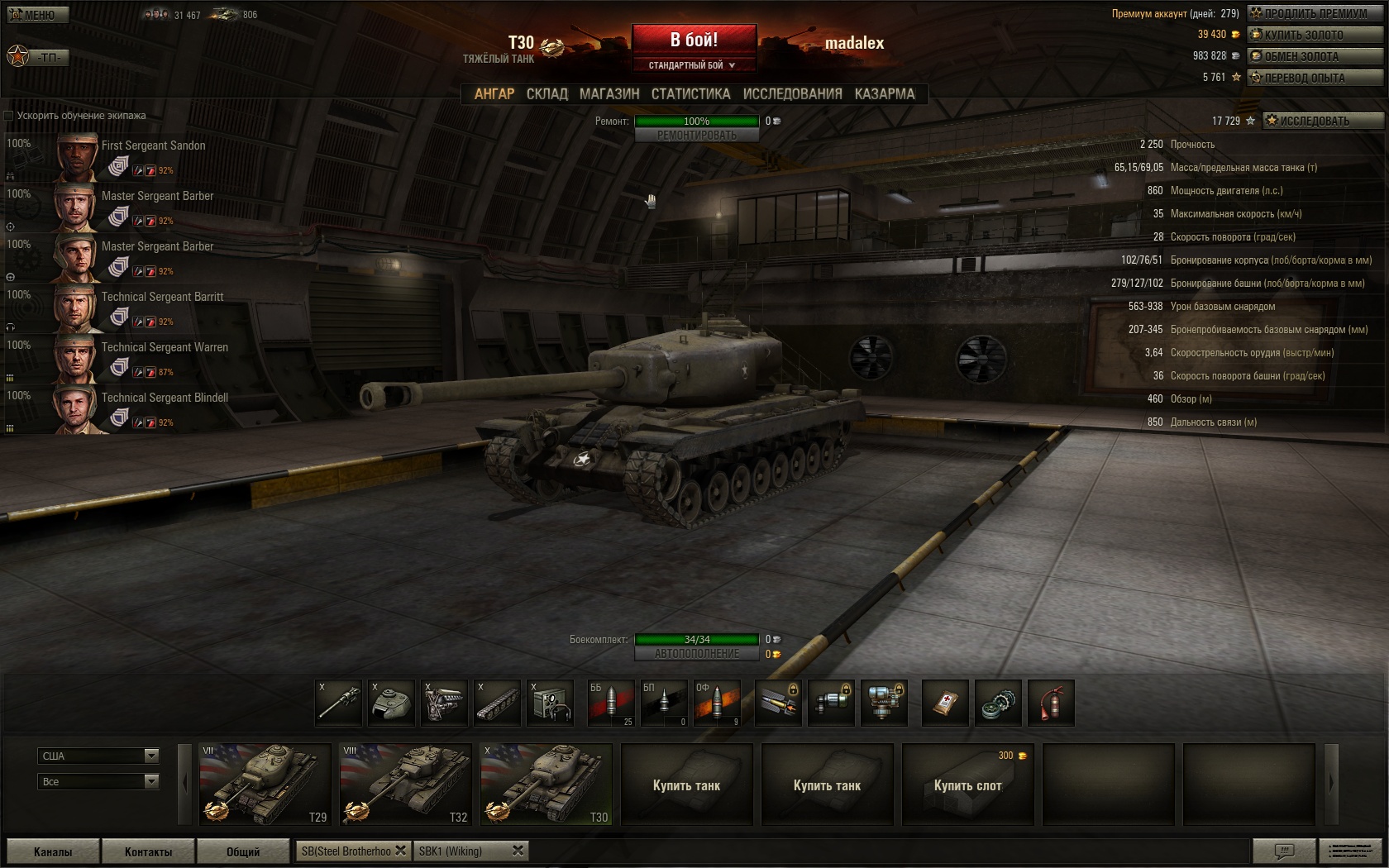Open the battle type dropdown Стандартный бой
Image resolution: width=1389 pixels, height=868 pixels.
[x=693, y=65]
